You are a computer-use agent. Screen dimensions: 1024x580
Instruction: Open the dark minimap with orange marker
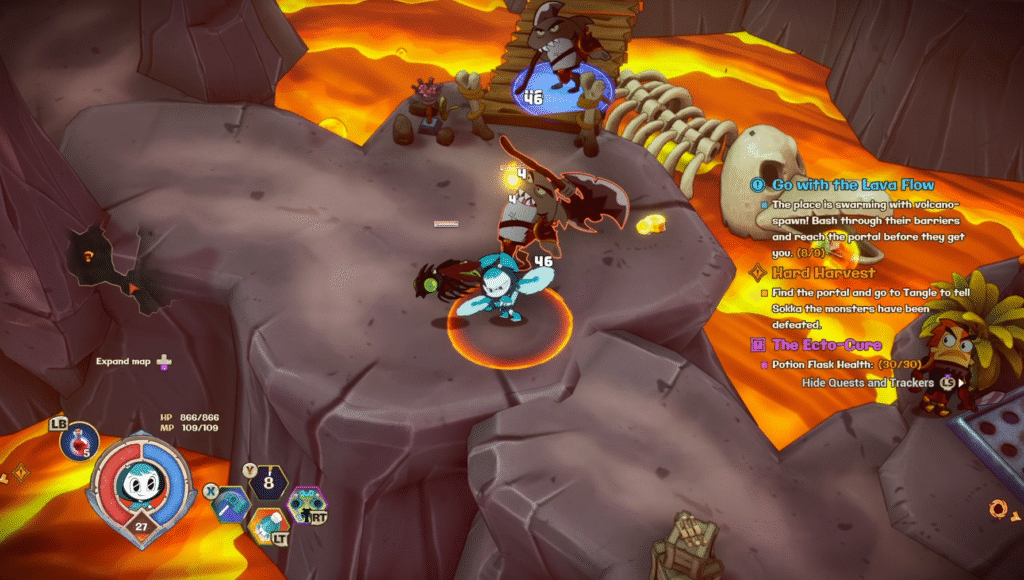(110, 270)
